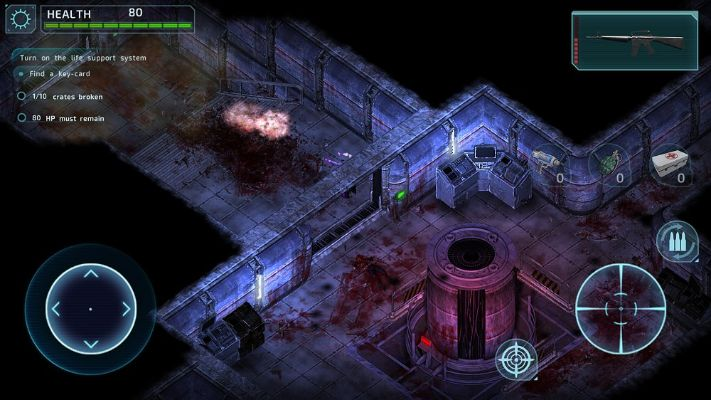Viewport: 711px width, 400px height.
Task: Use the stun gun item
Action: click(x=548, y=163)
